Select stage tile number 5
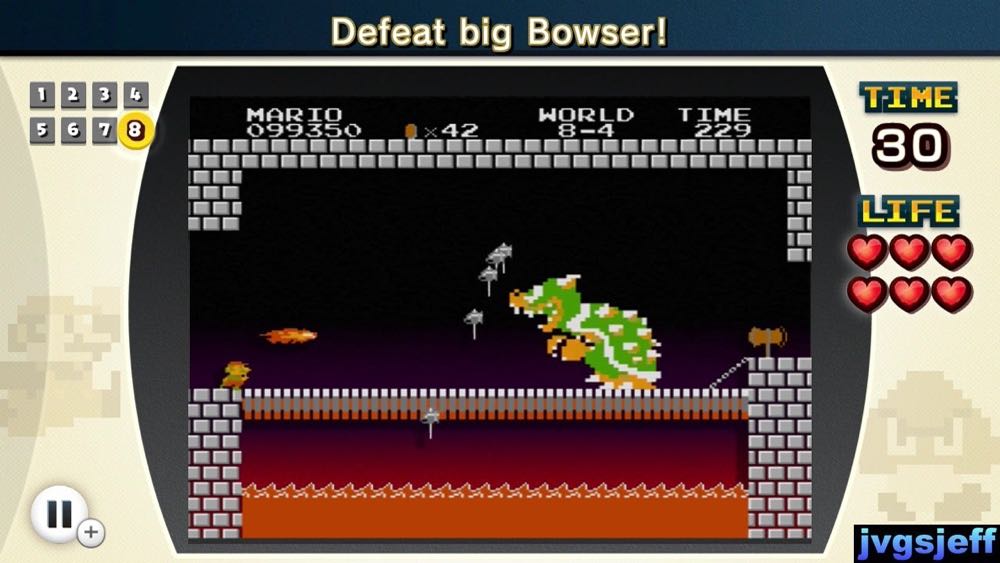Image resolution: width=1000 pixels, height=563 pixels. pos(41,130)
